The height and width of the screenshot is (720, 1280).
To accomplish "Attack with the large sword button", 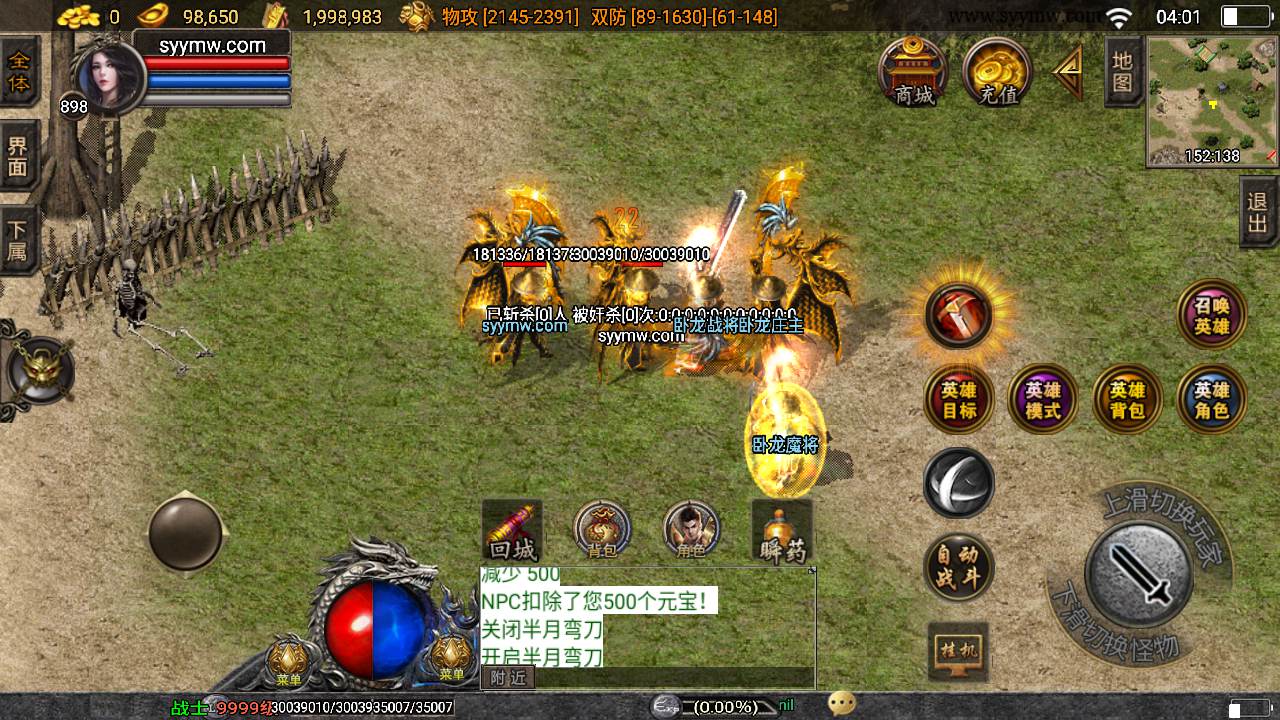I will (1139, 575).
